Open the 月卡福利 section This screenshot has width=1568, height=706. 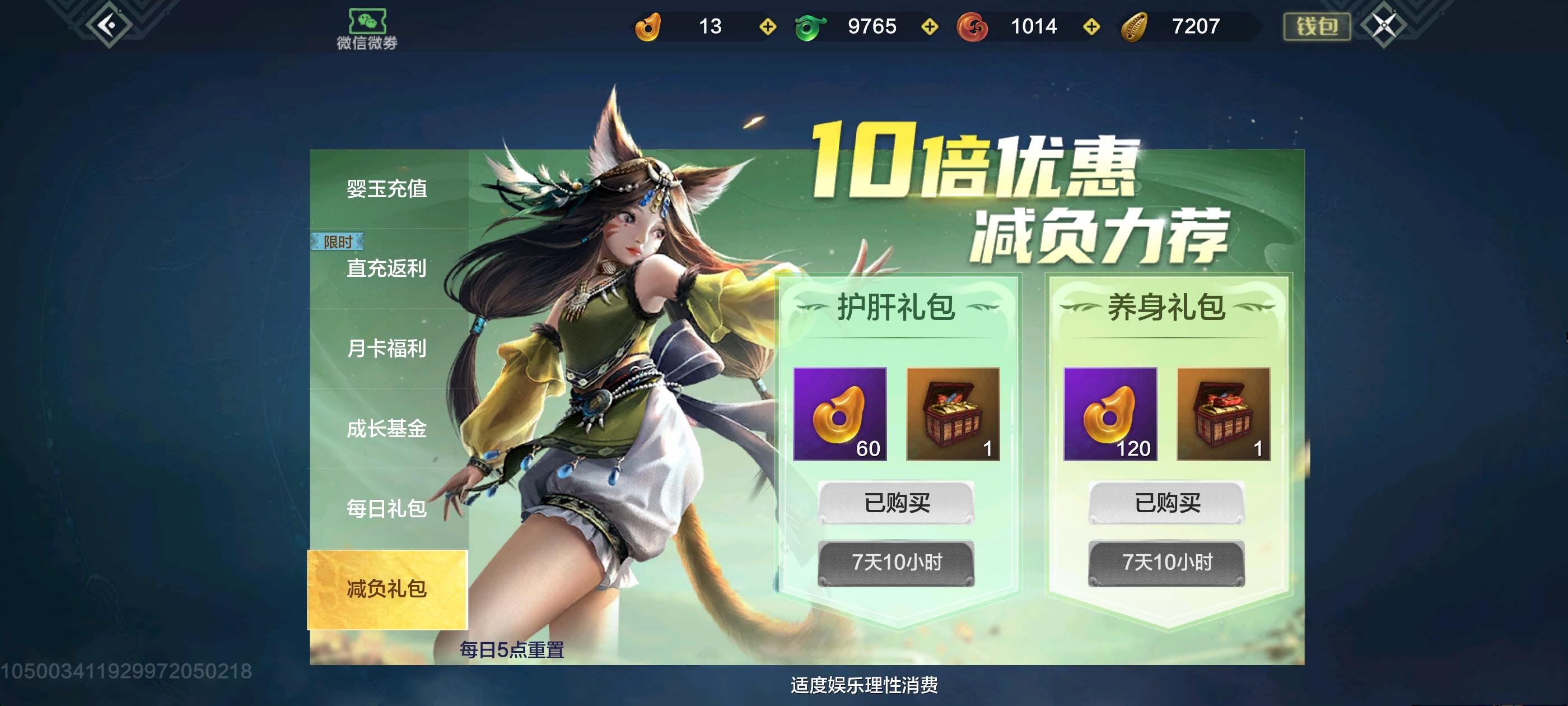tap(386, 350)
